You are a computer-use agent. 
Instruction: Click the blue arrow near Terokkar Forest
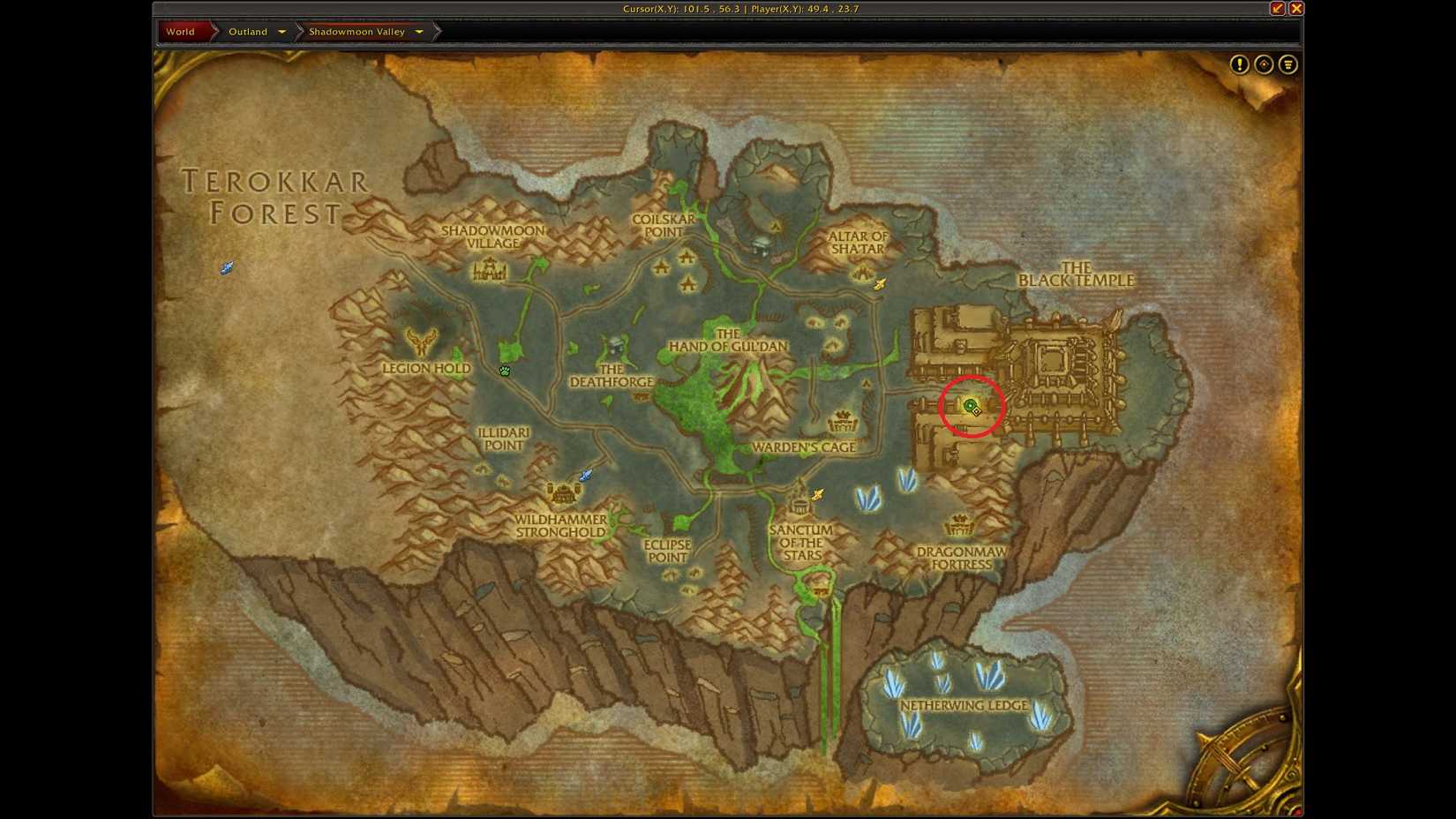(x=228, y=267)
